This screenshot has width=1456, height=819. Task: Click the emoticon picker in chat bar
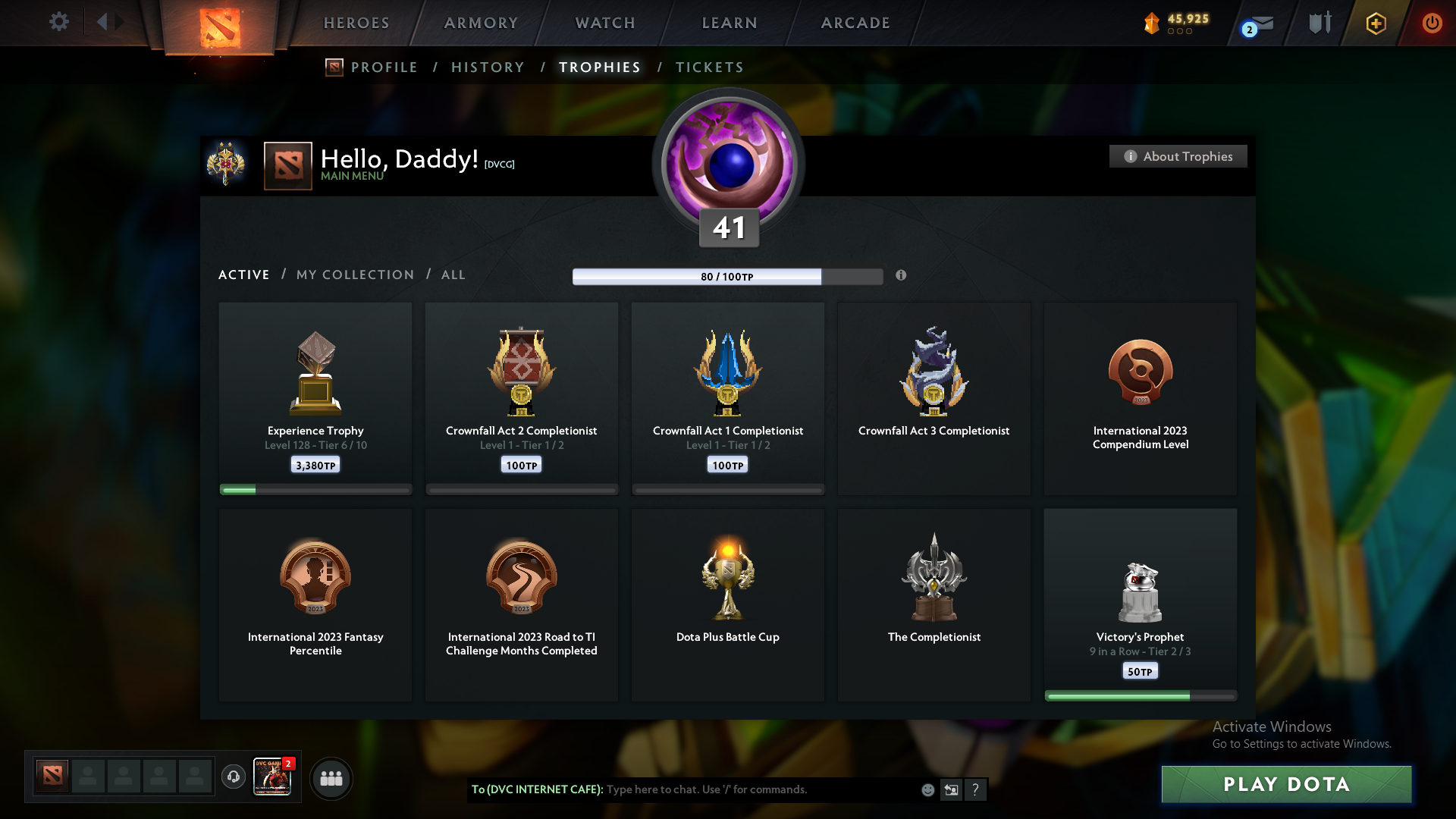point(927,789)
